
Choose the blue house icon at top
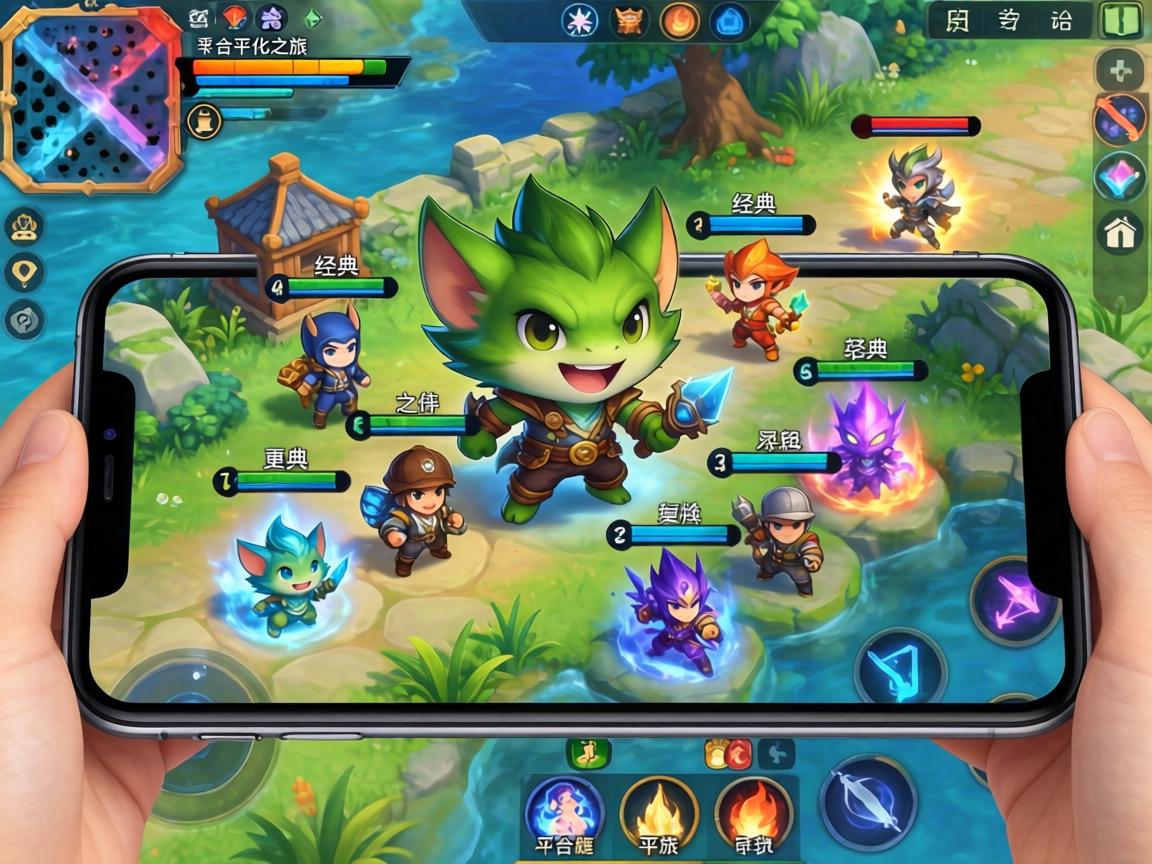click(x=731, y=21)
